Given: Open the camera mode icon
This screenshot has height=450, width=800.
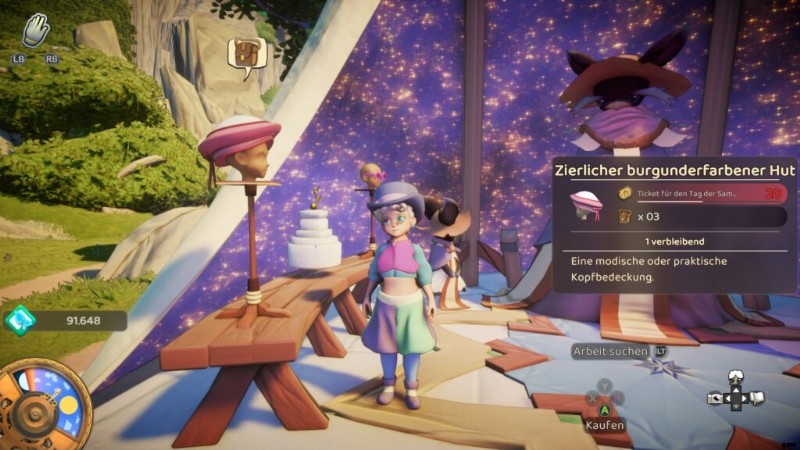Looking at the screenshot, I should click(714, 397).
